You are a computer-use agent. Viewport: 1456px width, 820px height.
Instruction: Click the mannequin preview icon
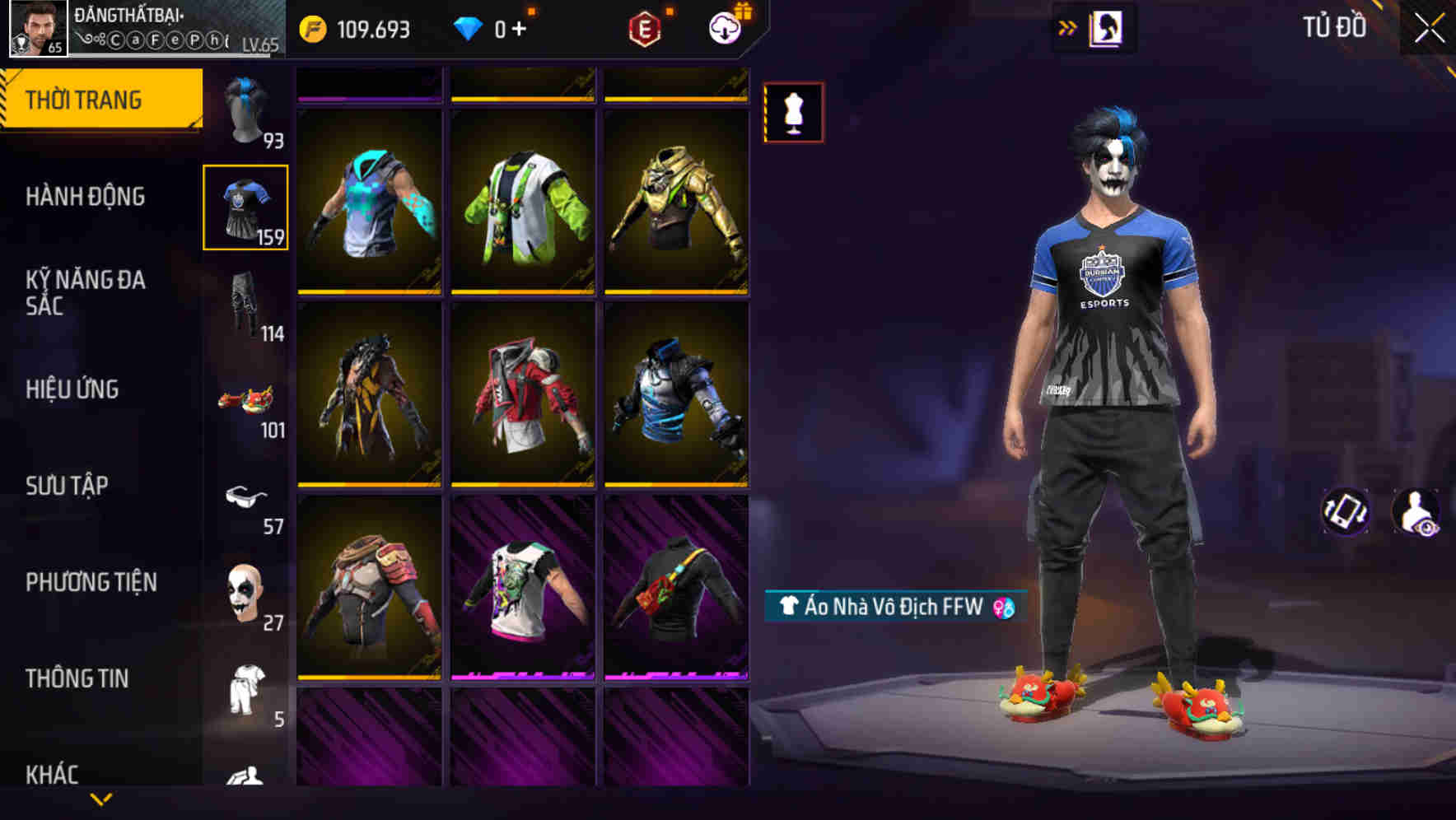793,112
